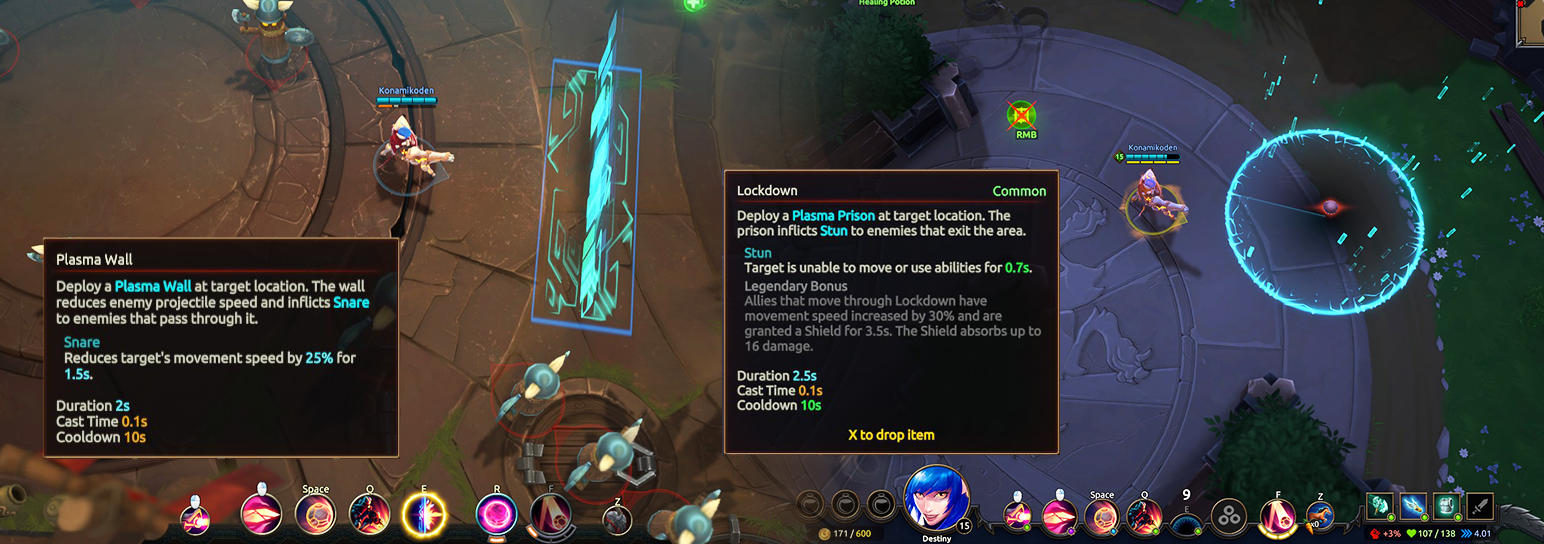Select the gray sword item slot
Image resolution: width=1544 pixels, height=544 pixels.
coord(1479,507)
